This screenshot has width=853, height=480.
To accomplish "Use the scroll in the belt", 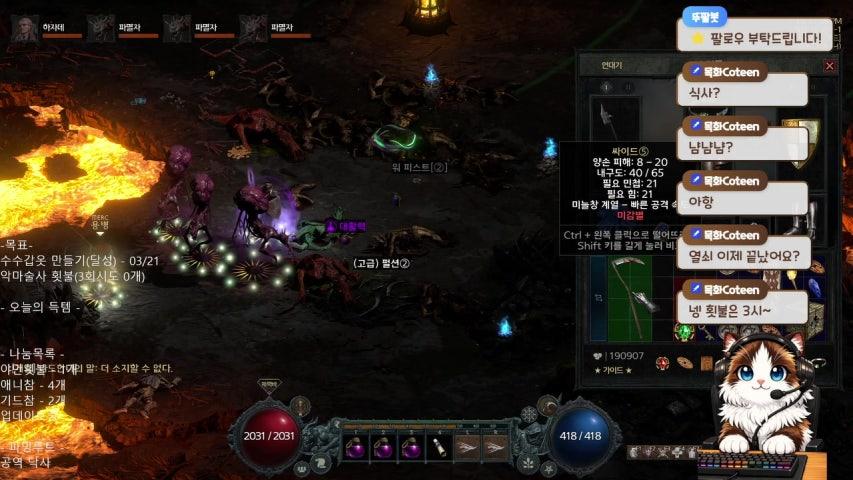I will [x=438, y=447].
